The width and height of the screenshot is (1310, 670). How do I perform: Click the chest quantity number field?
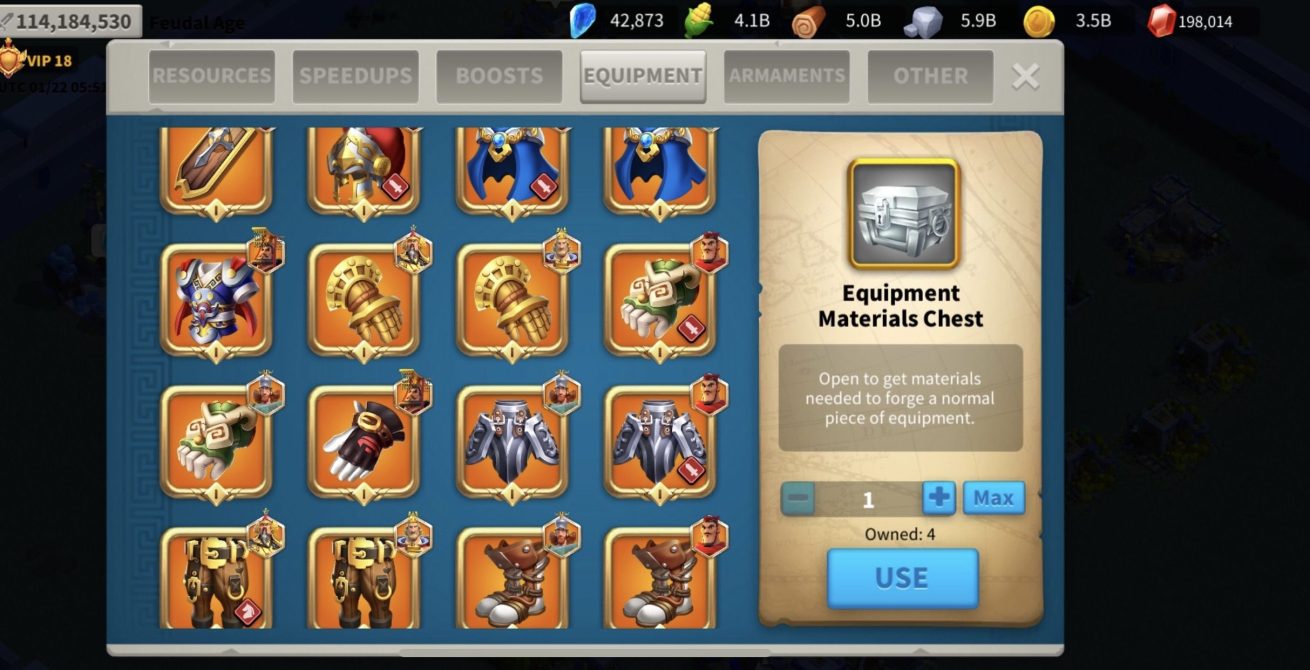(868, 499)
